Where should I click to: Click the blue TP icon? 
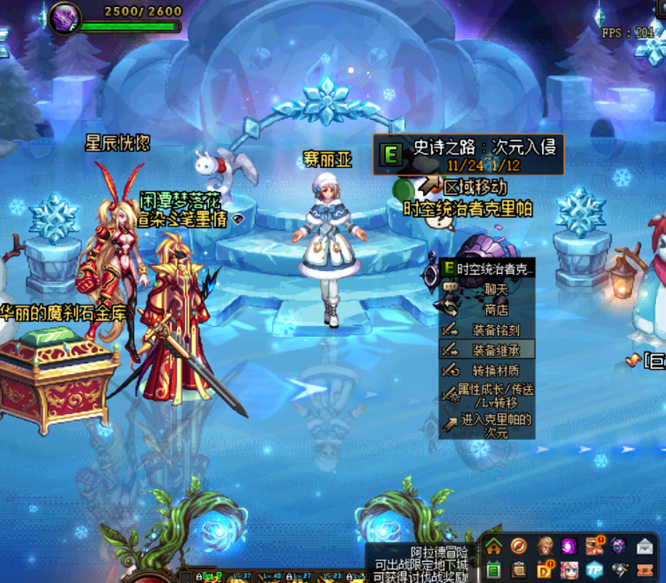coord(595,571)
